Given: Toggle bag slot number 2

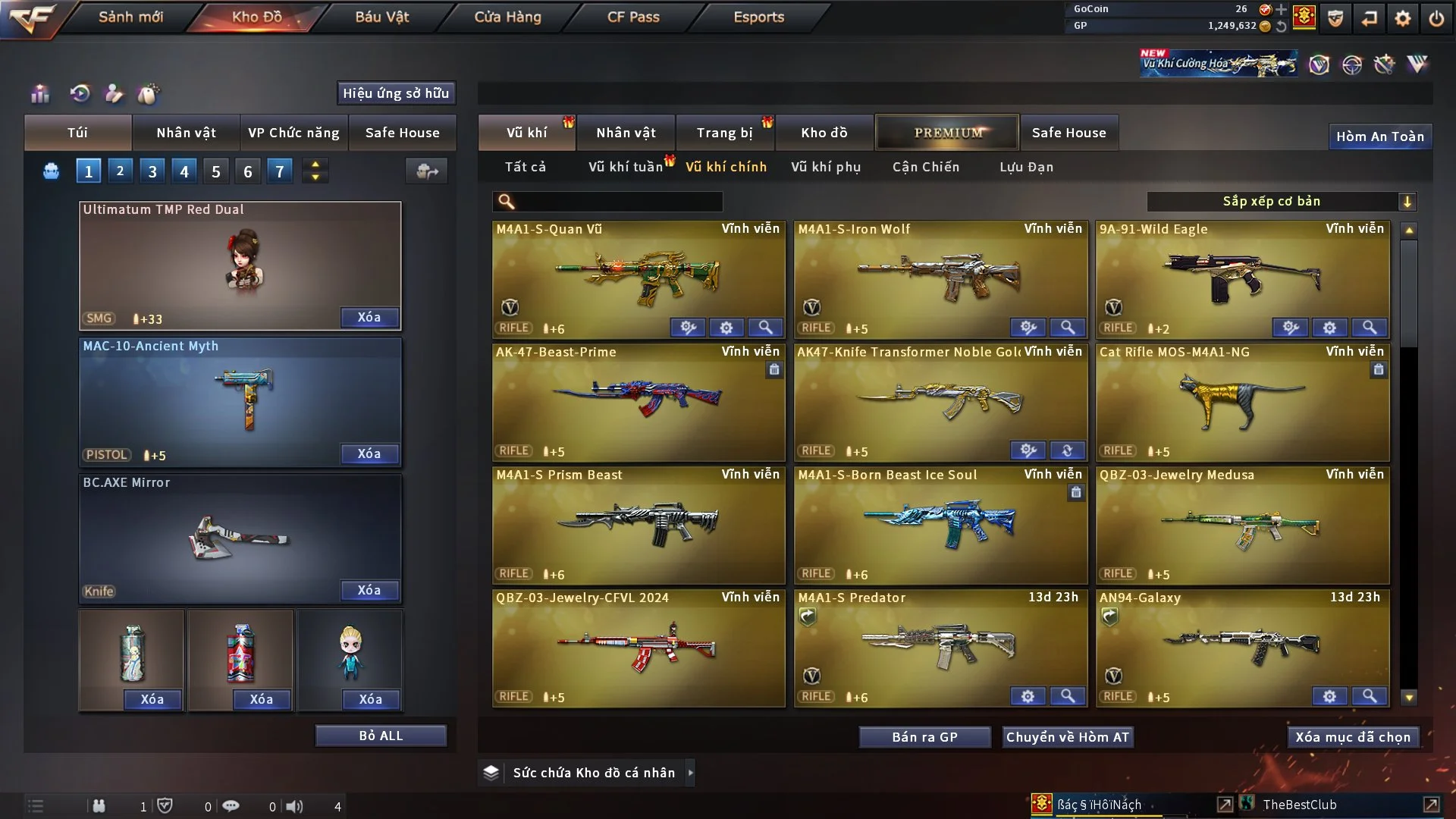Looking at the screenshot, I should [120, 171].
